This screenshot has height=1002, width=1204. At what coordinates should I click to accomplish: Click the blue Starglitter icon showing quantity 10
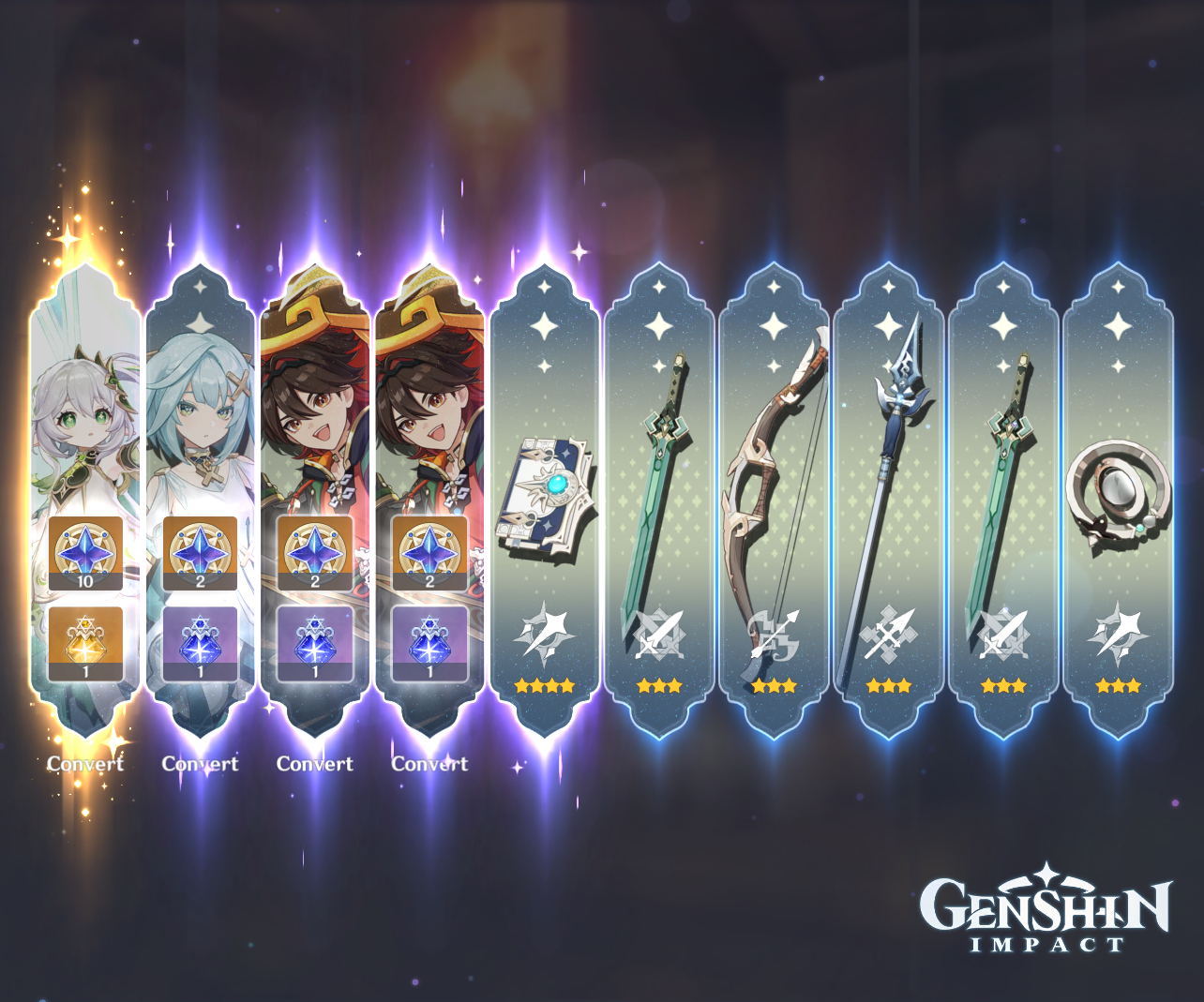(85, 553)
